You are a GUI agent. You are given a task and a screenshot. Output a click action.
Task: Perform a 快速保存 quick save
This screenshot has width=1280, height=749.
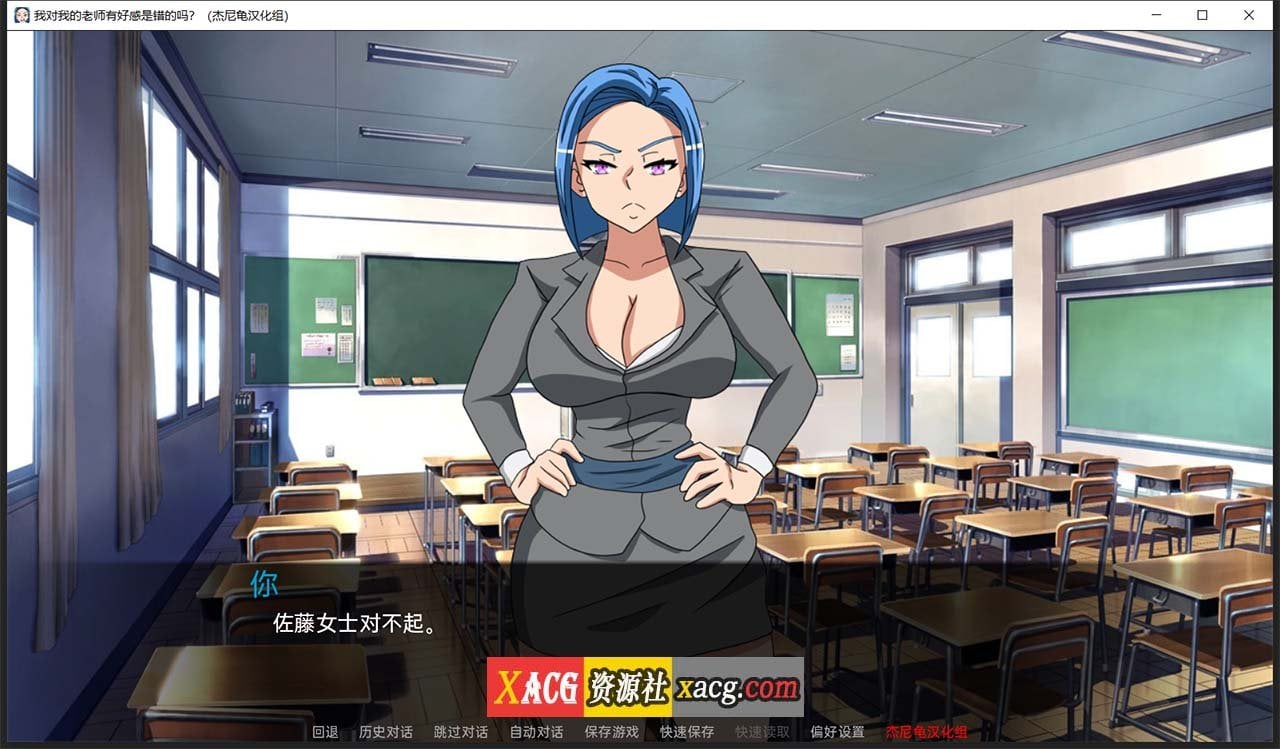point(686,731)
